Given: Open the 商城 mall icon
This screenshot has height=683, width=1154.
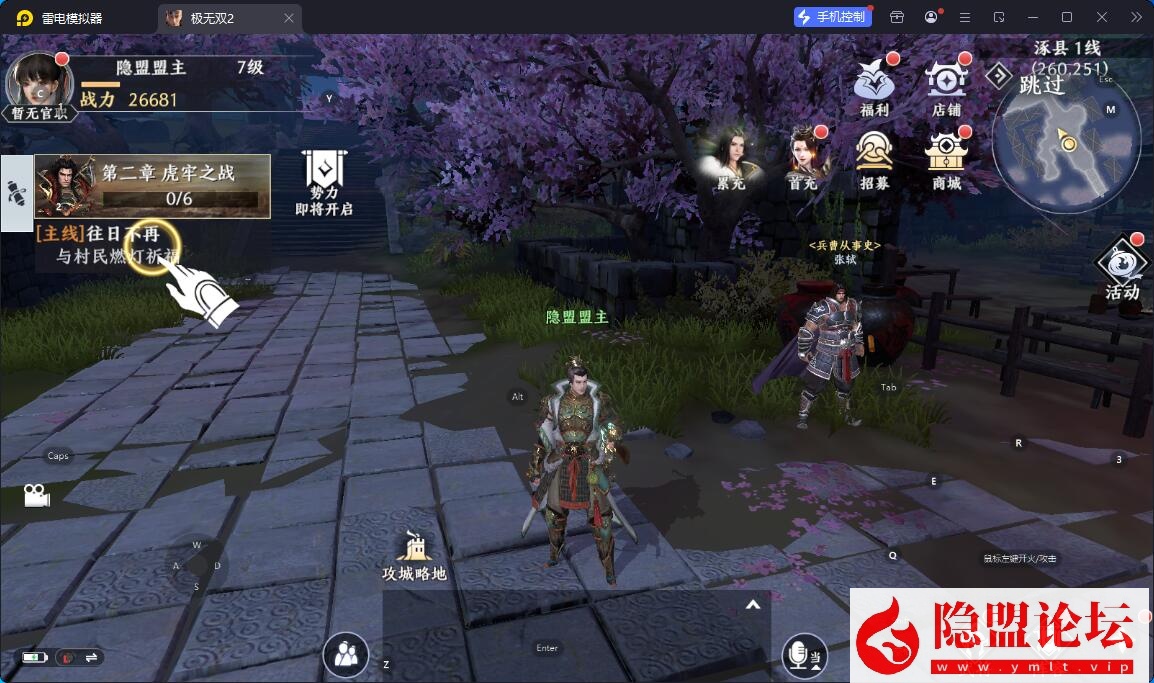Looking at the screenshot, I should 945,156.
